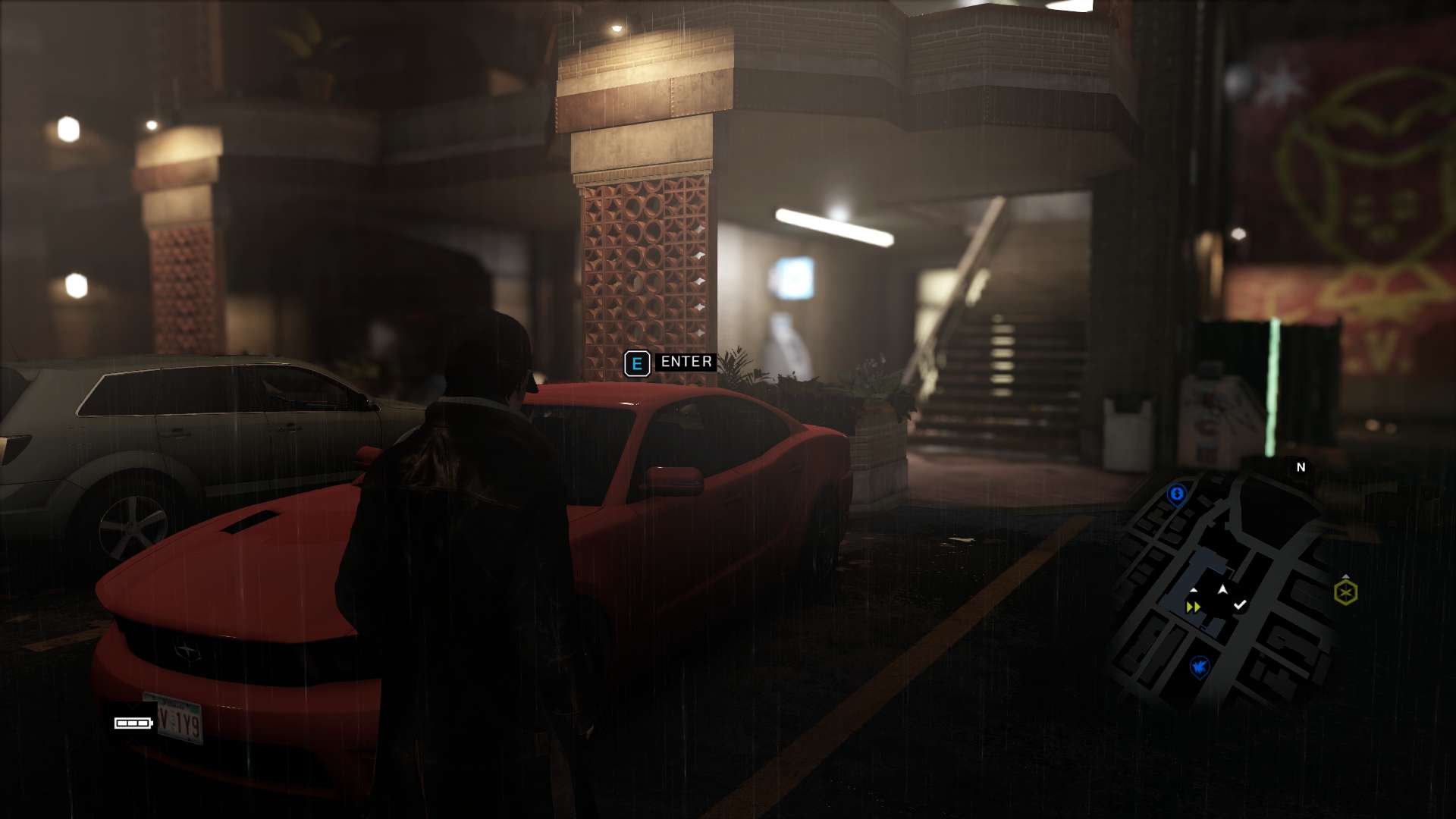
Task: Click the blue splash-shaped marker on minimap
Action: (1199, 667)
